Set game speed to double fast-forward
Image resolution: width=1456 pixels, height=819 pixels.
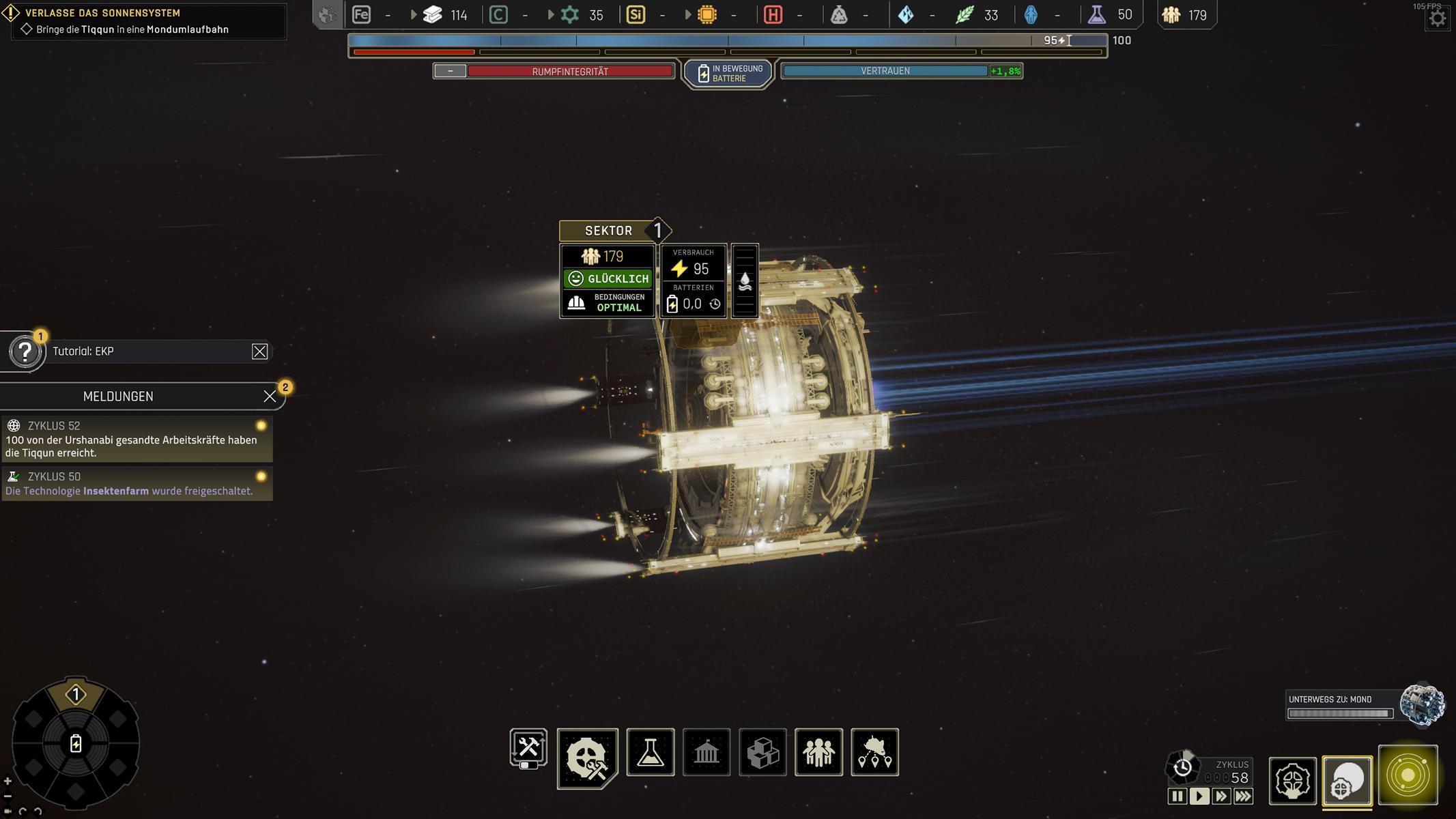pyautogui.click(x=1221, y=796)
